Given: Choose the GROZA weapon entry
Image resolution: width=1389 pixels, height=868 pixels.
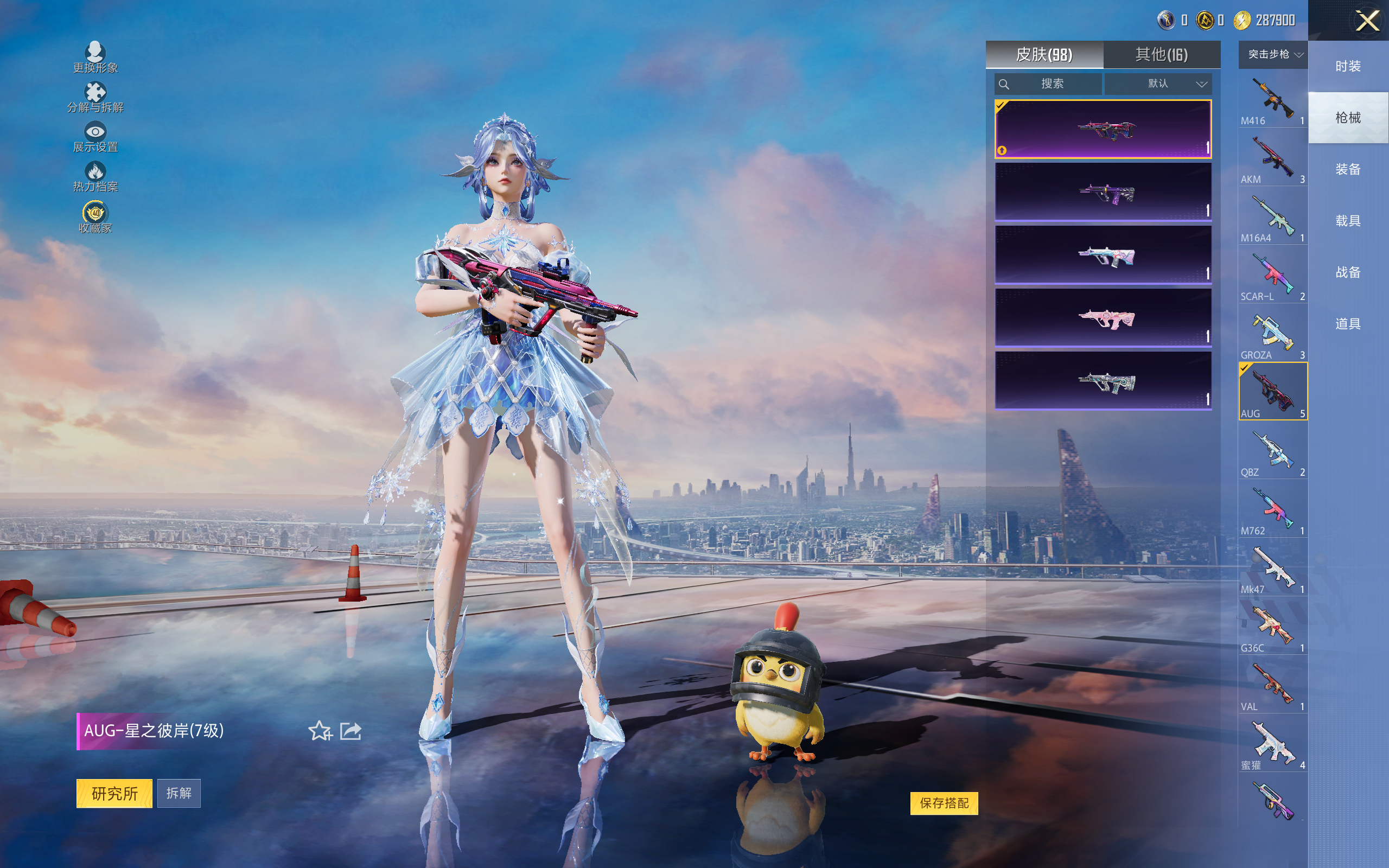Looking at the screenshot, I should (x=1272, y=336).
